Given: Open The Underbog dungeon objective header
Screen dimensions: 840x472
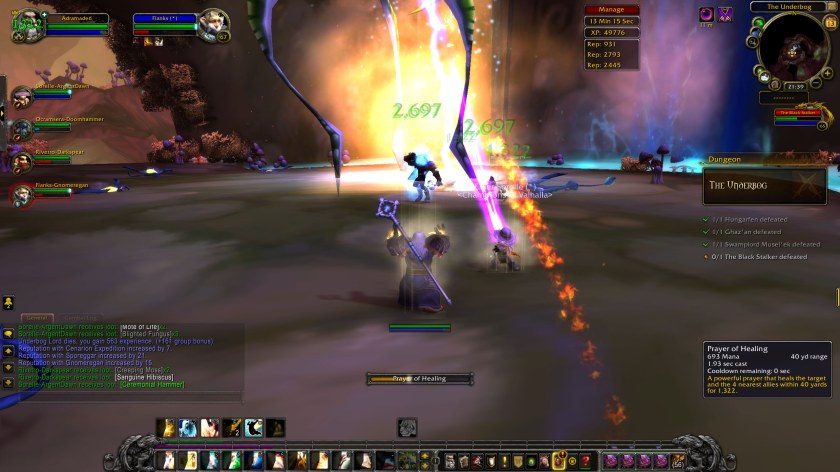Looking at the screenshot, I should [764, 185].
